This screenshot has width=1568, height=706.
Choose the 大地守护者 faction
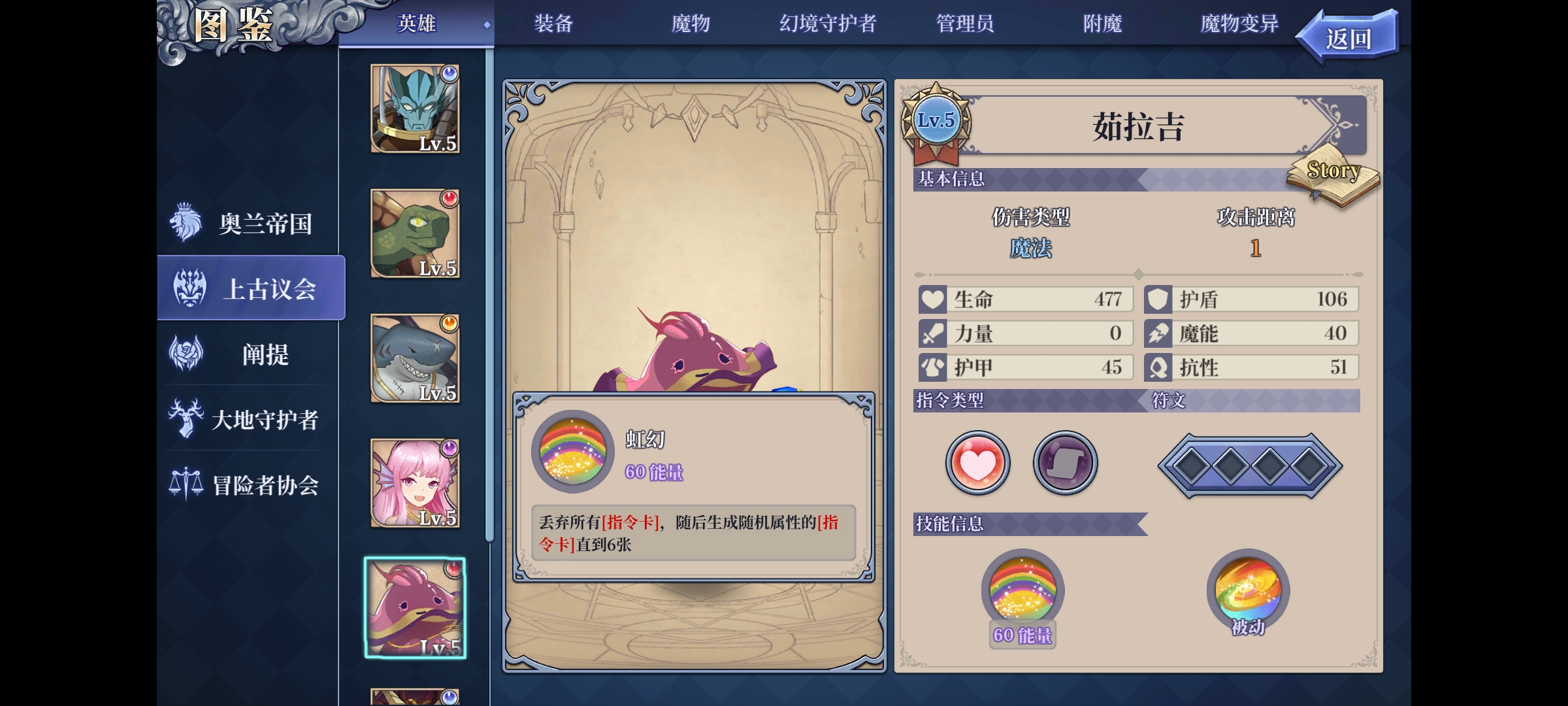(x=252, y=419)
